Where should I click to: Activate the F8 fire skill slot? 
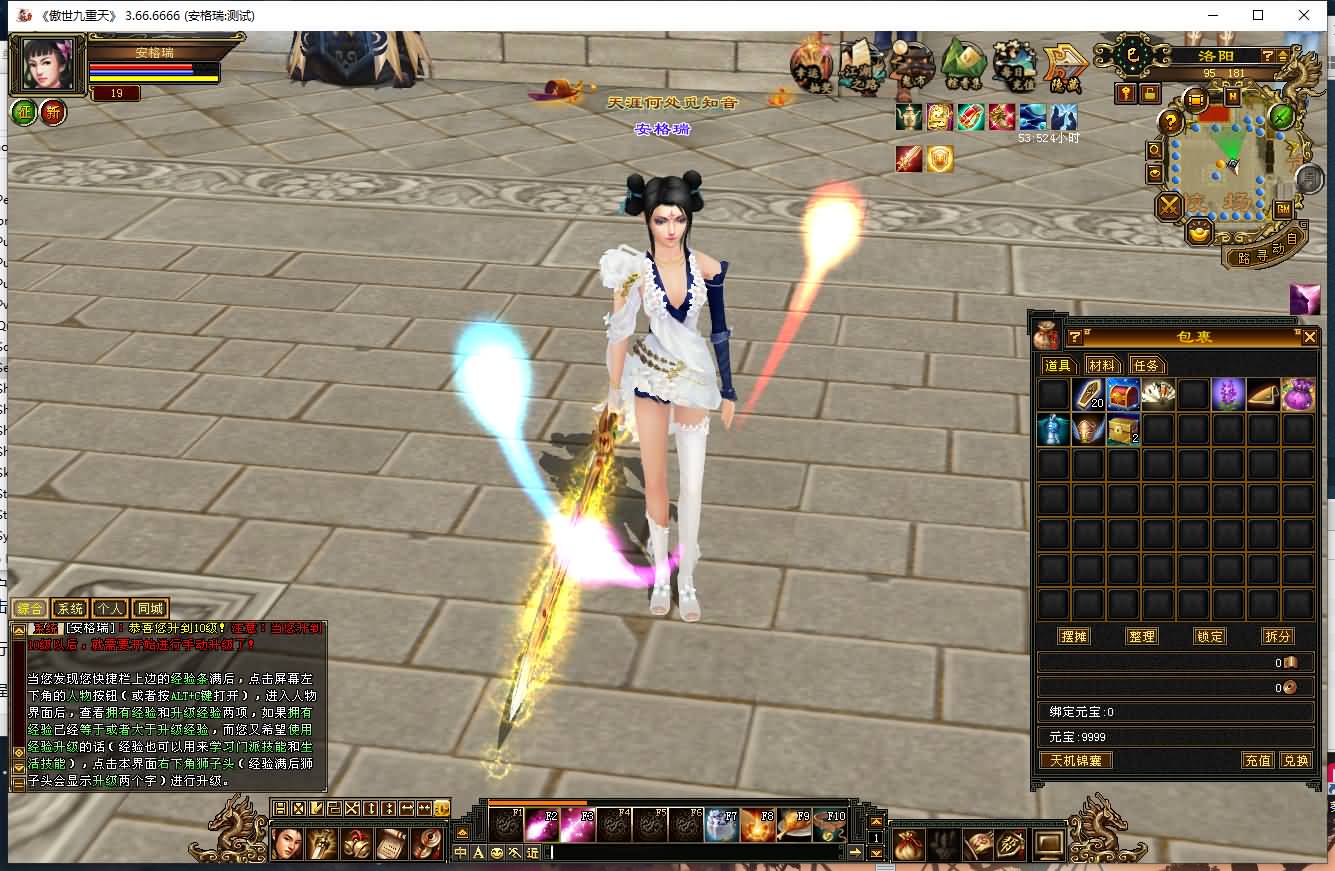tap(759, 825)
